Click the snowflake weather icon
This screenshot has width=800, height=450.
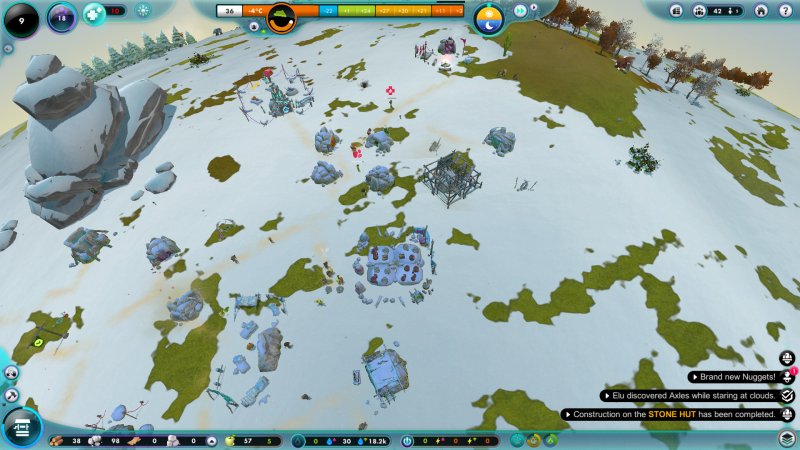pos(143,11)
